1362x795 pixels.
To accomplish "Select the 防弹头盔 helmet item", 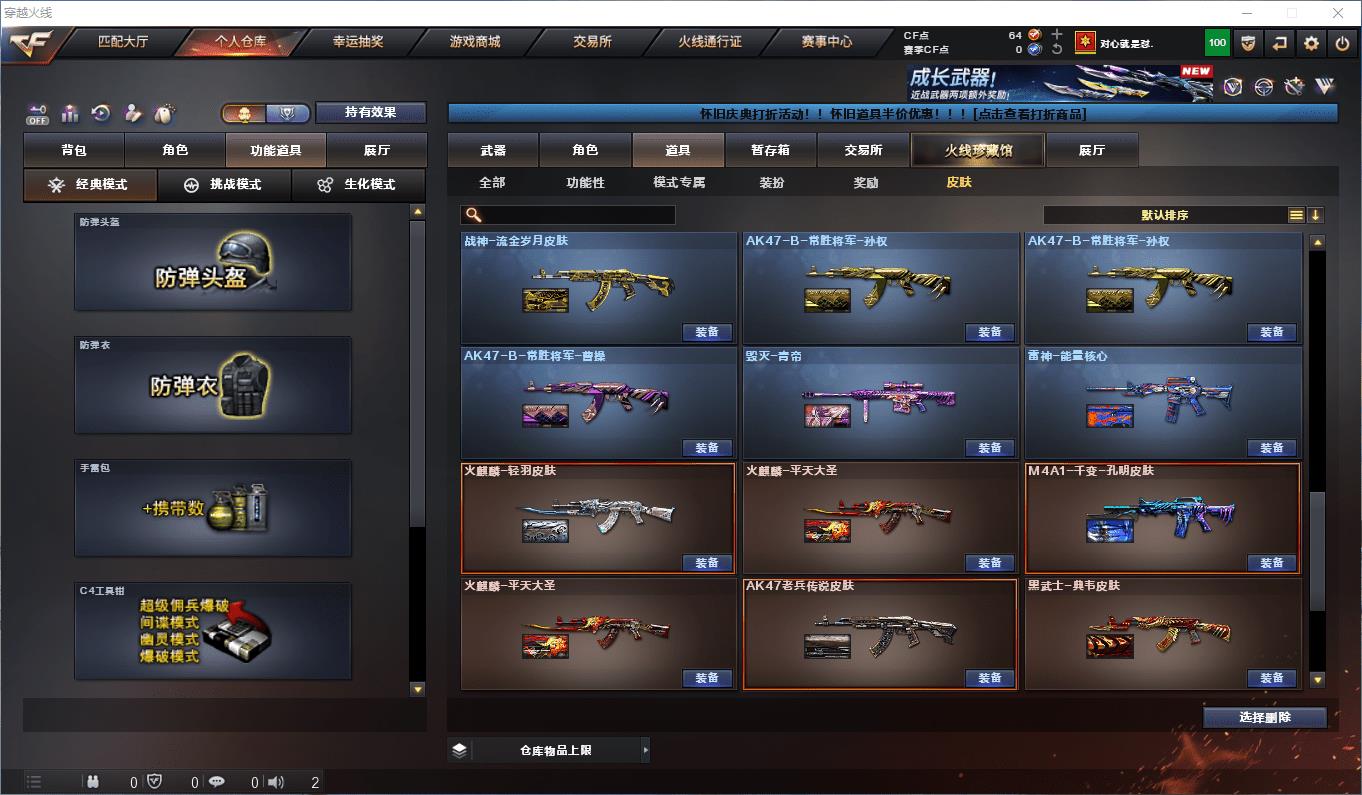I will 213,262.
